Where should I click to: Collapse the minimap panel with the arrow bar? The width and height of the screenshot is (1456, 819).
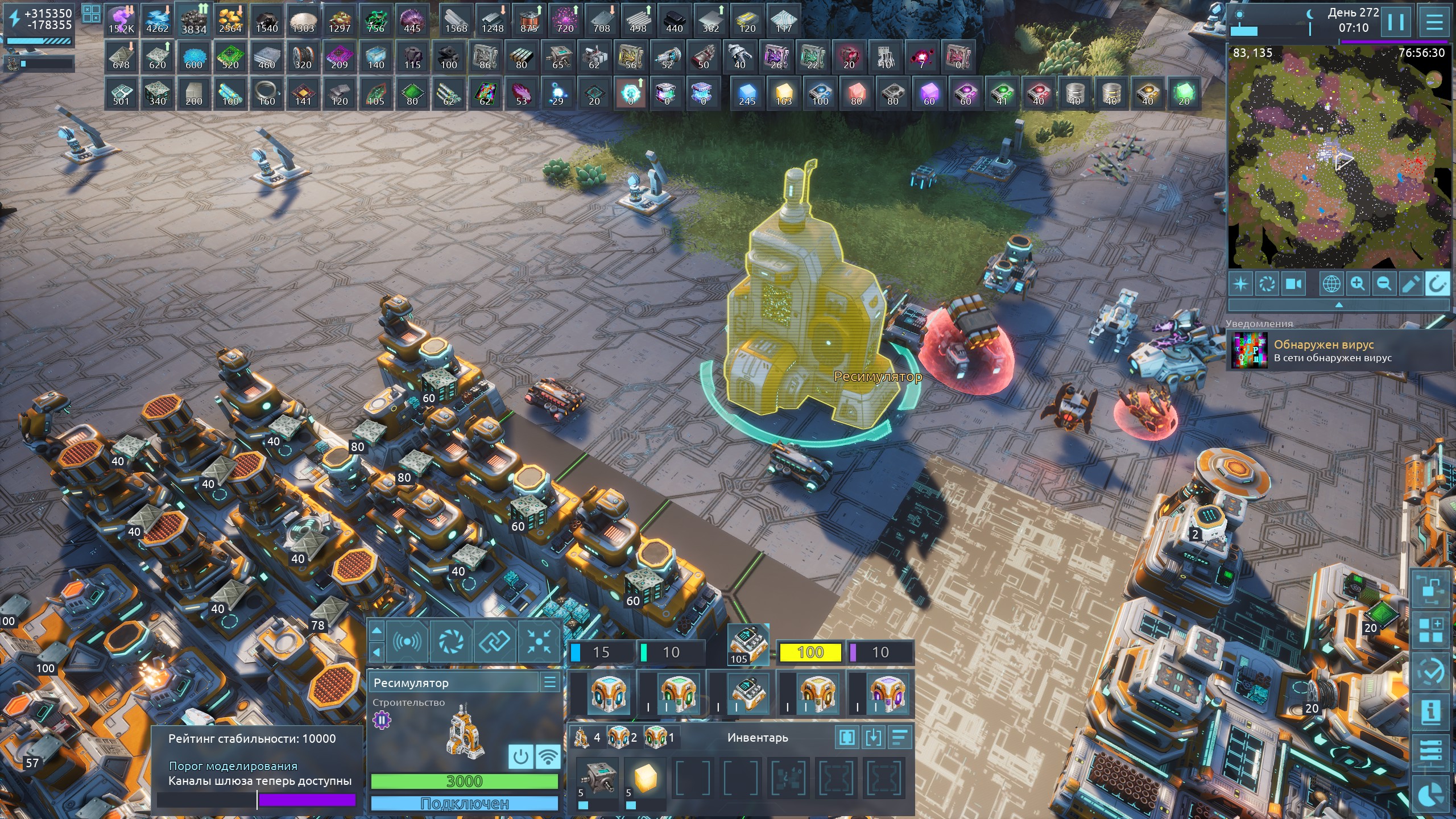pyautogui.click(x=1338, y=305)
